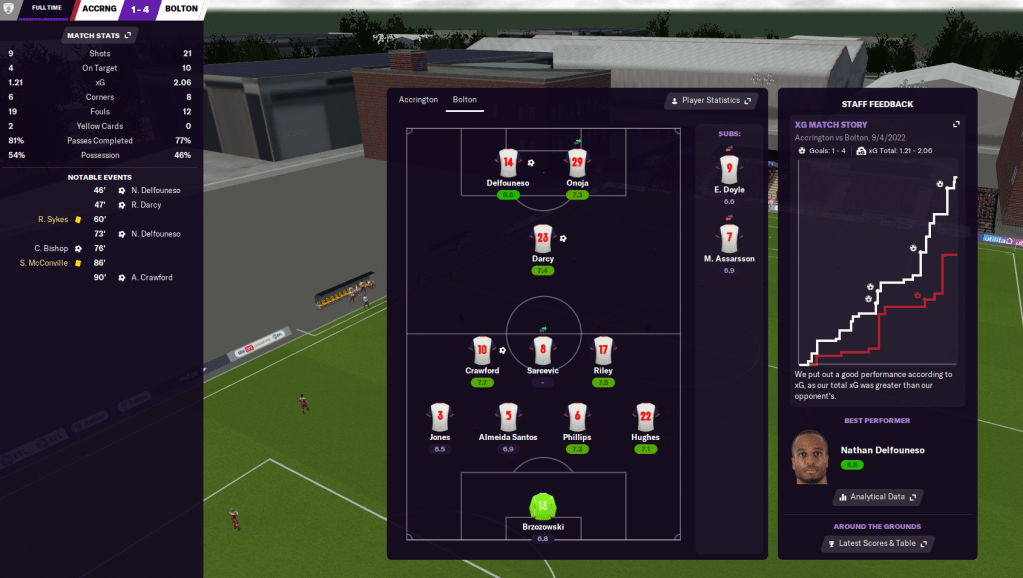1023x578 pixels.
Task: Open the Player Statistics panel
Action: coord(710,101)
